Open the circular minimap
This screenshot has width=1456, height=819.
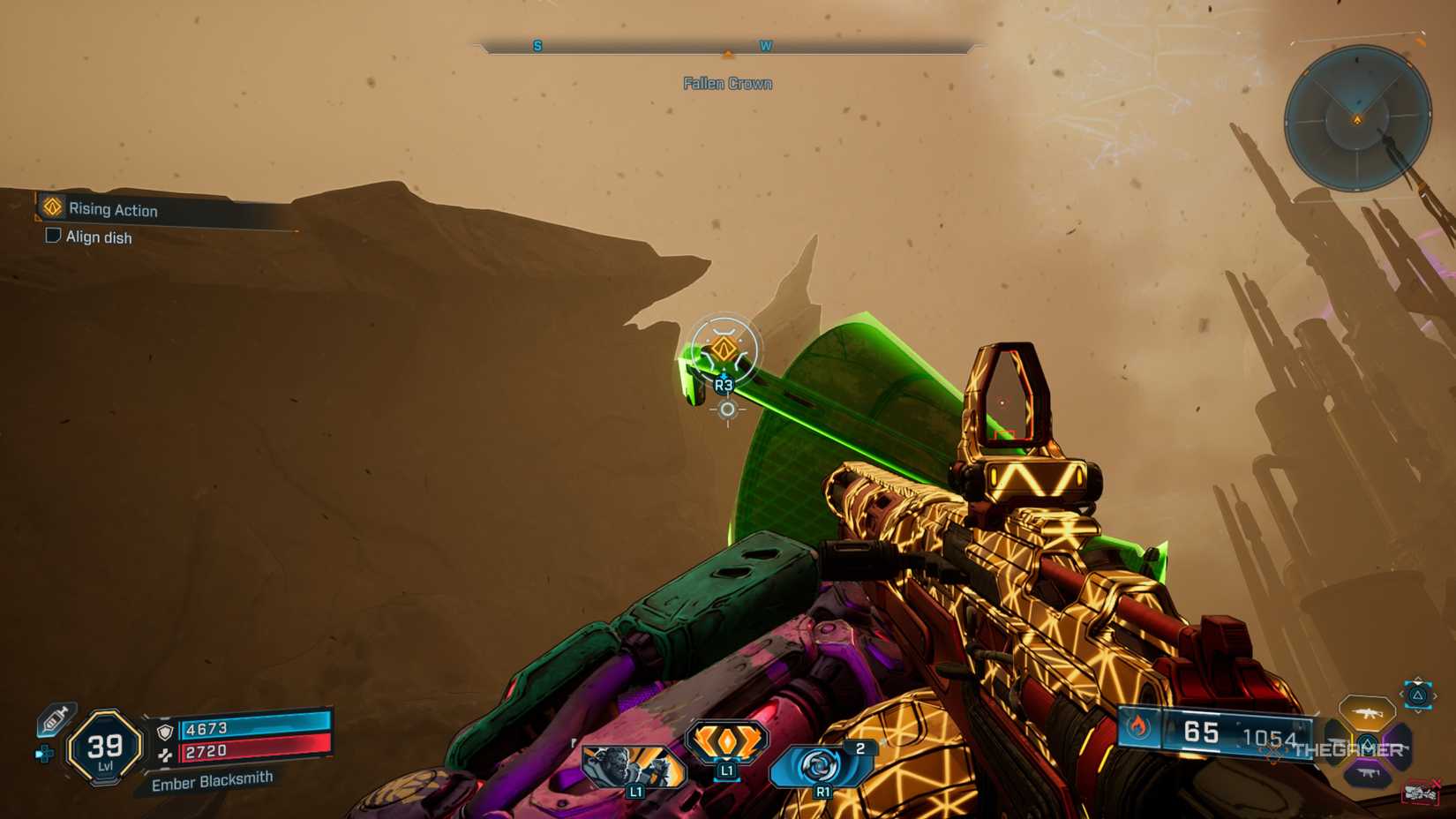click(1357, 118)
